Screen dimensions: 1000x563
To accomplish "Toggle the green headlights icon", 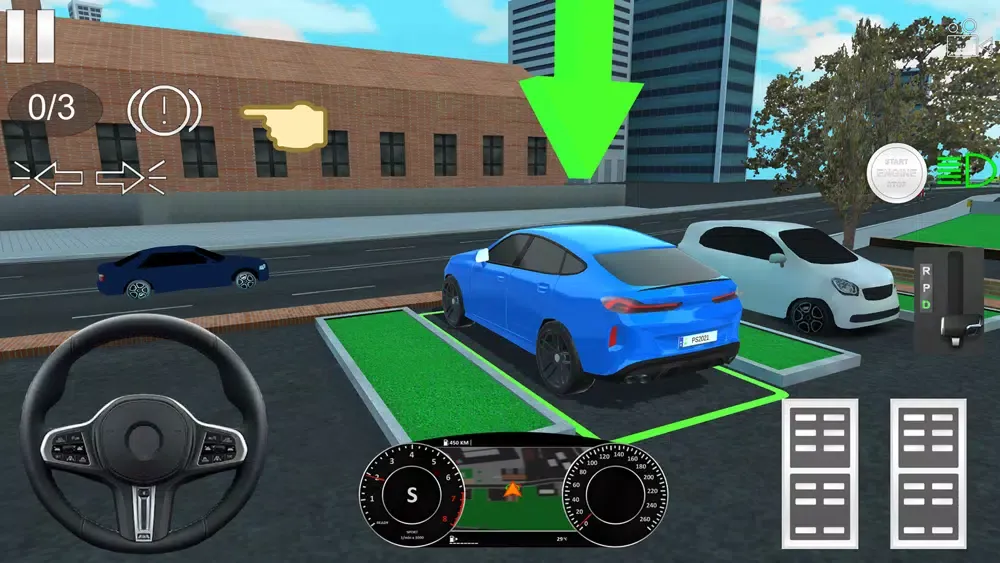I will click(965, 169).
